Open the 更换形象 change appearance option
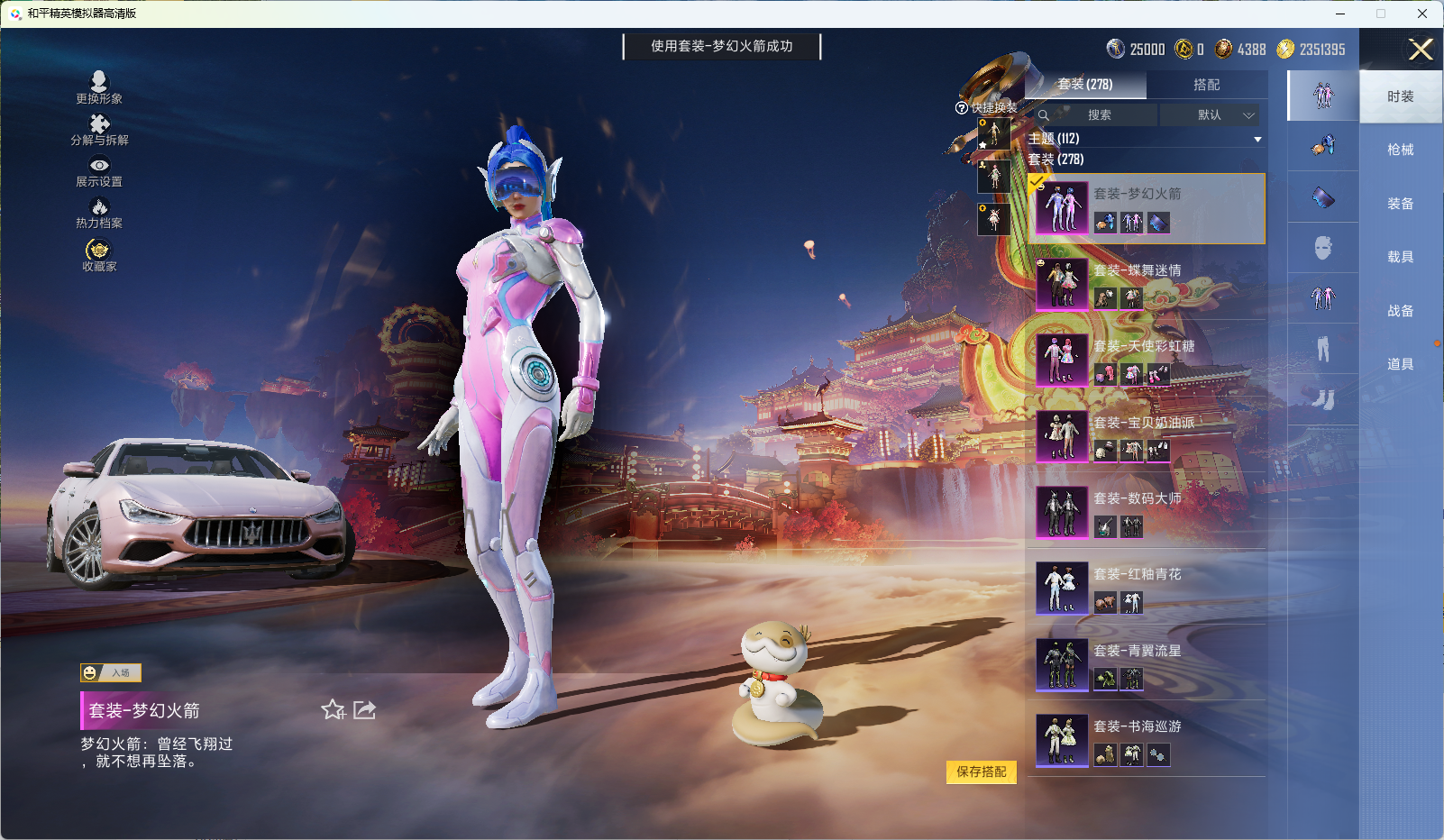 99,87
